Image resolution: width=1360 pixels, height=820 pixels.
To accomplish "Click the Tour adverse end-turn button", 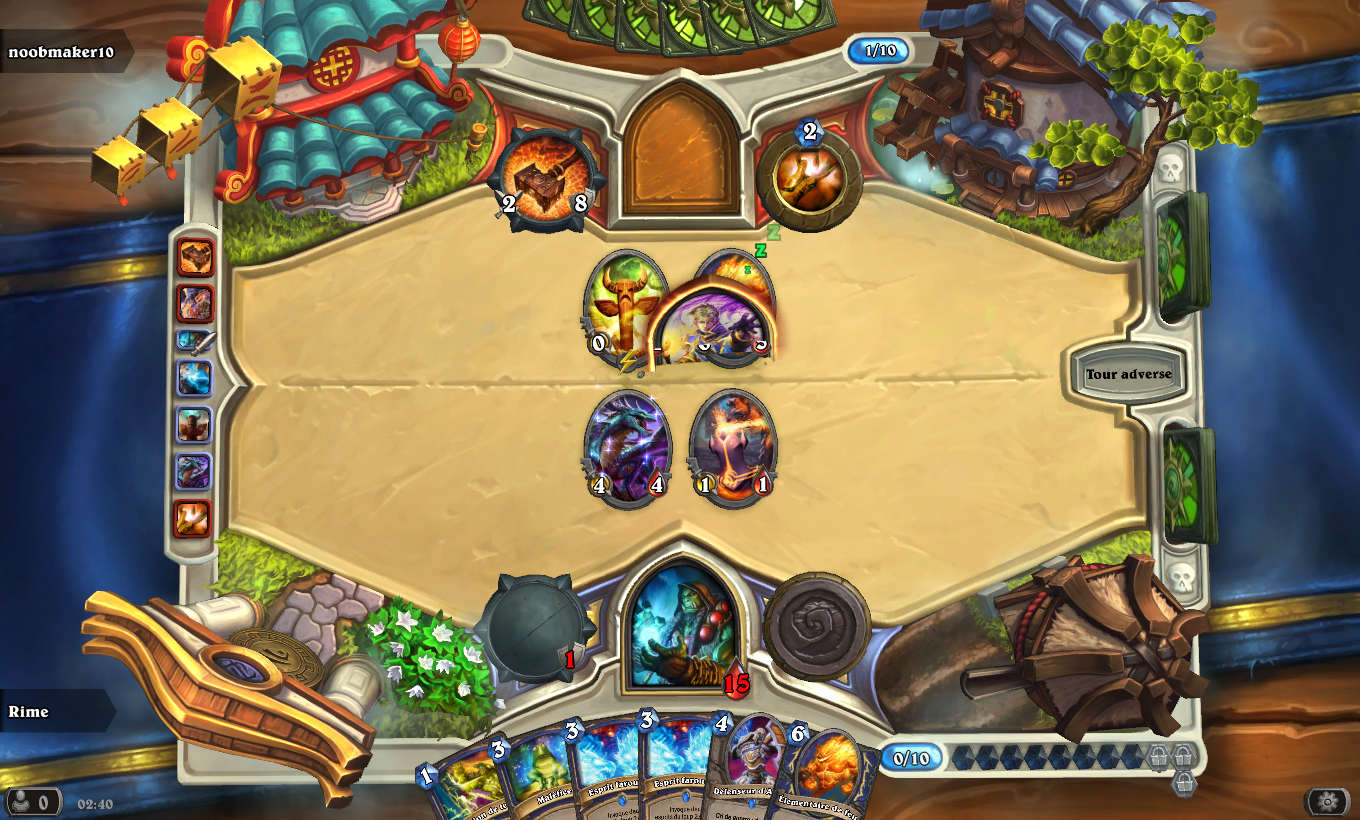I will tap(1129, 374).
